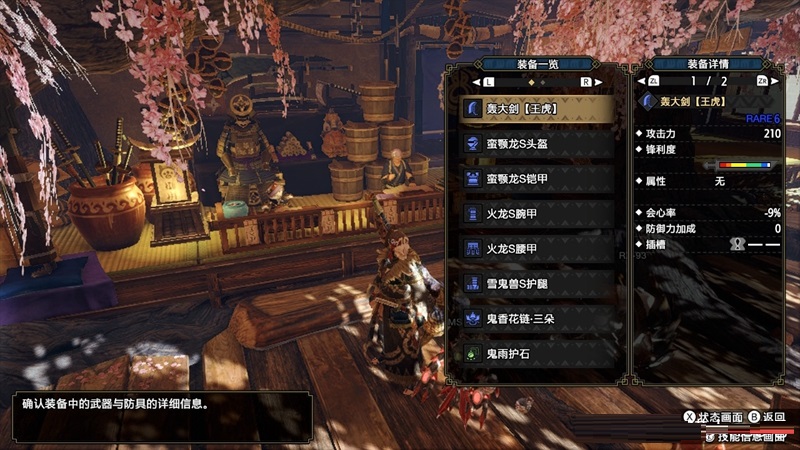Click the 蛮颚龙S铠甲 chest armor row
This screenshot has height=450, width=800.
[536, 178]
